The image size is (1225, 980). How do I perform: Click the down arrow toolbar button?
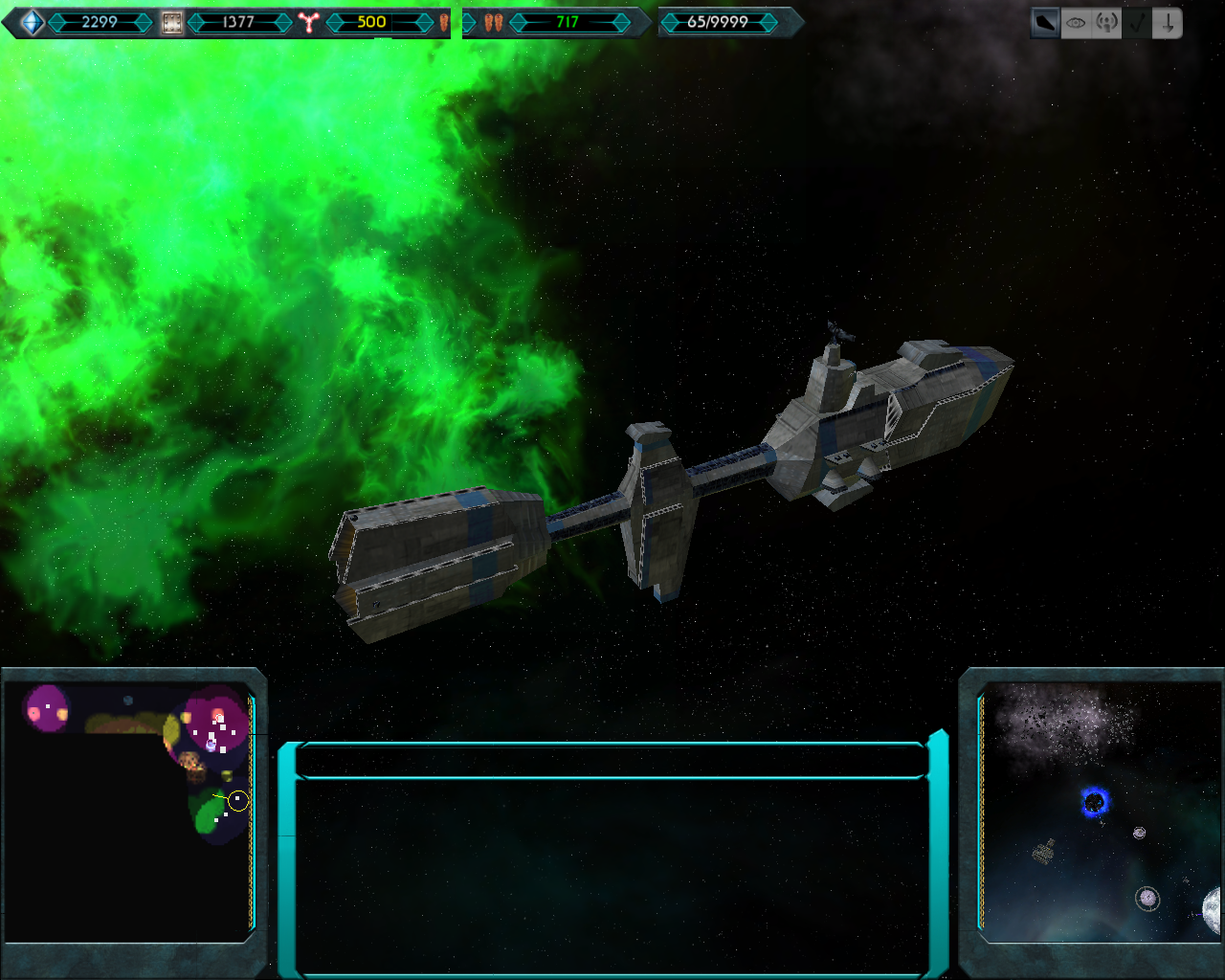1168,23
